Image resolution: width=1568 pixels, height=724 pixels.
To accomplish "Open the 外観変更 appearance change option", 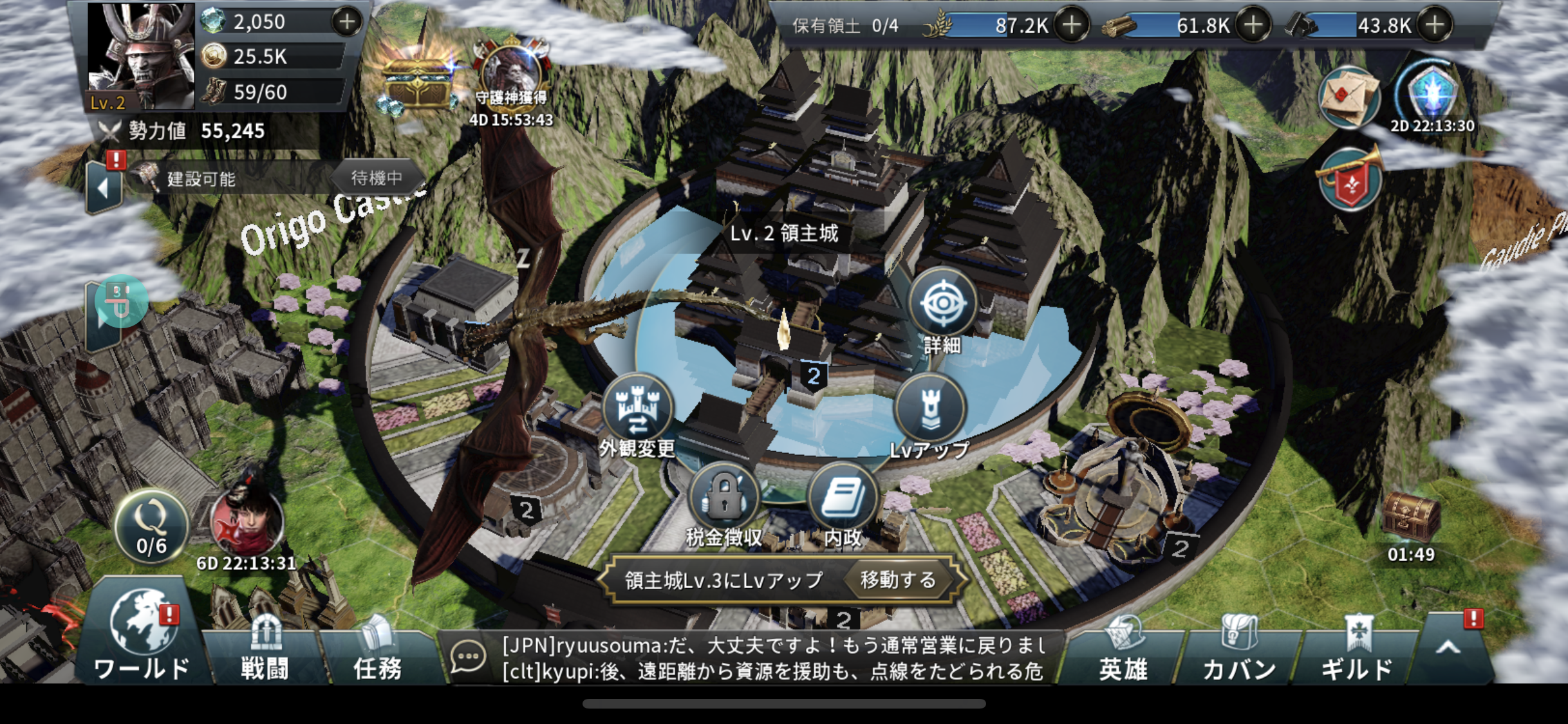I will 637,409.
